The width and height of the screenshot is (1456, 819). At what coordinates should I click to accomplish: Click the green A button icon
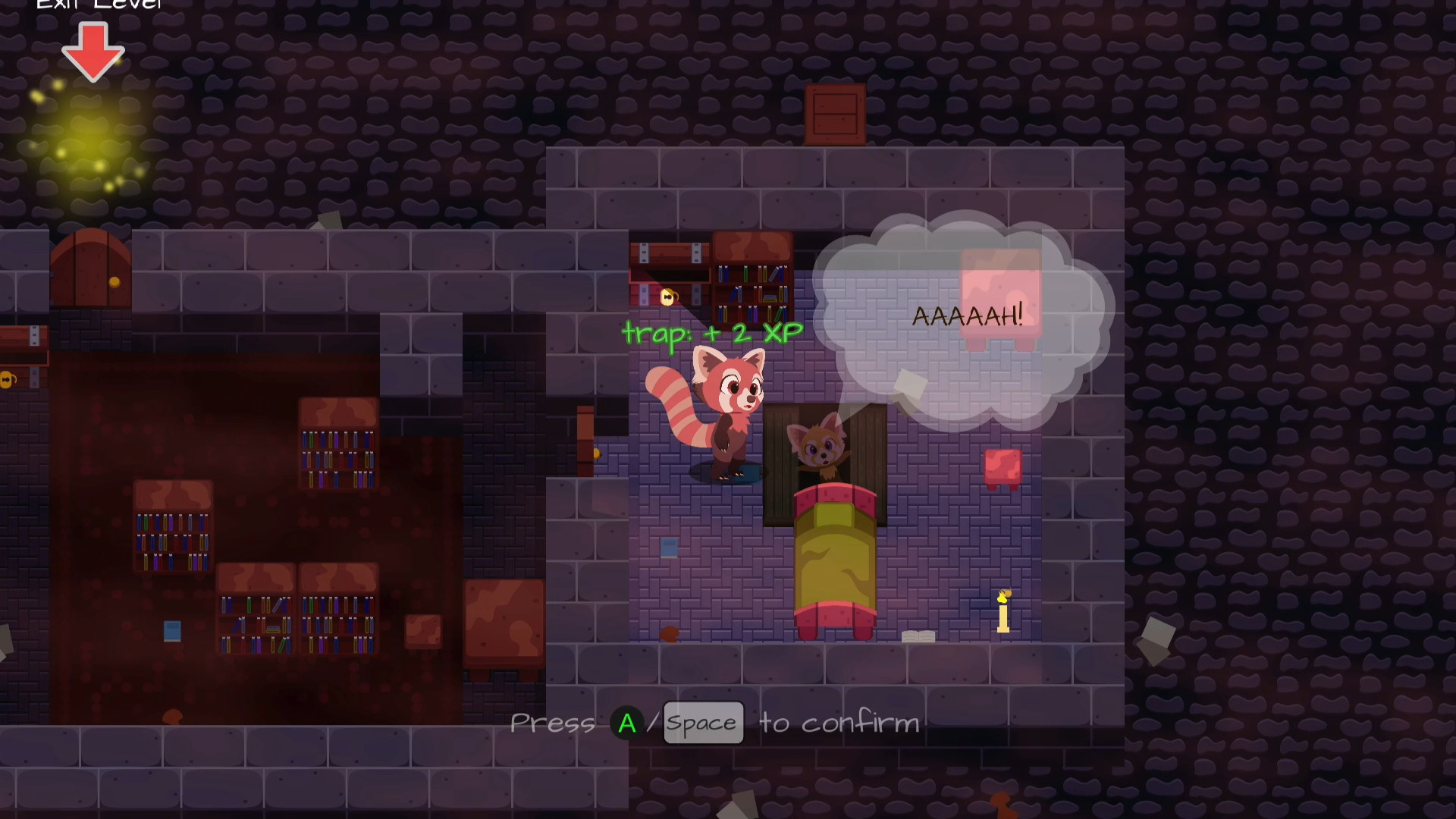point(626,723)
